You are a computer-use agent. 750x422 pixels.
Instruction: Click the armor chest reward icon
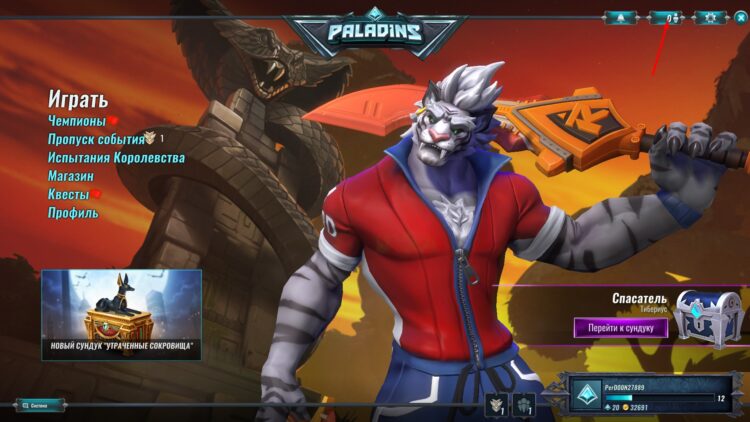(x=497, y=404)
